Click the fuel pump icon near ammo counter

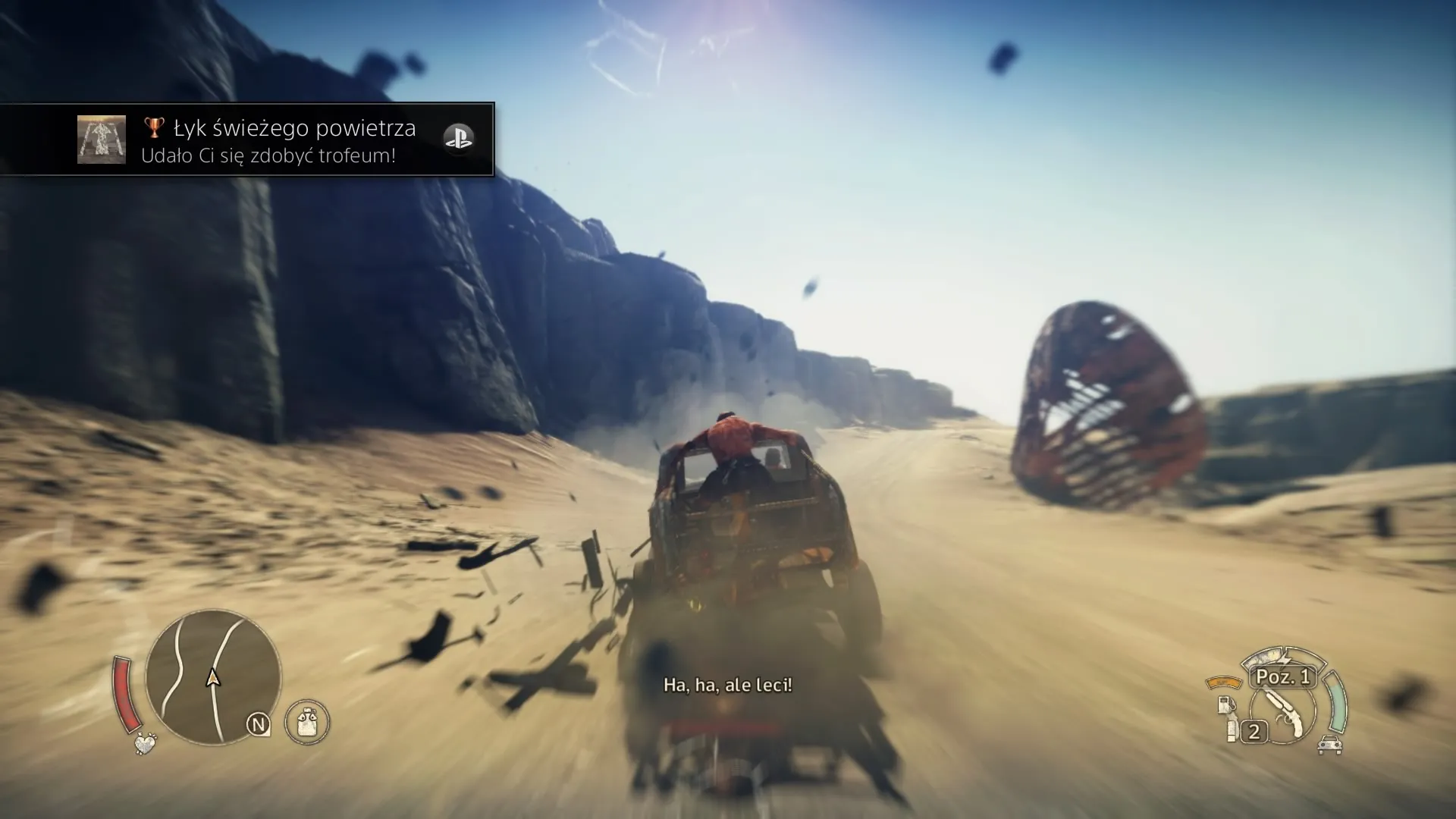(x=1226, y=704)
